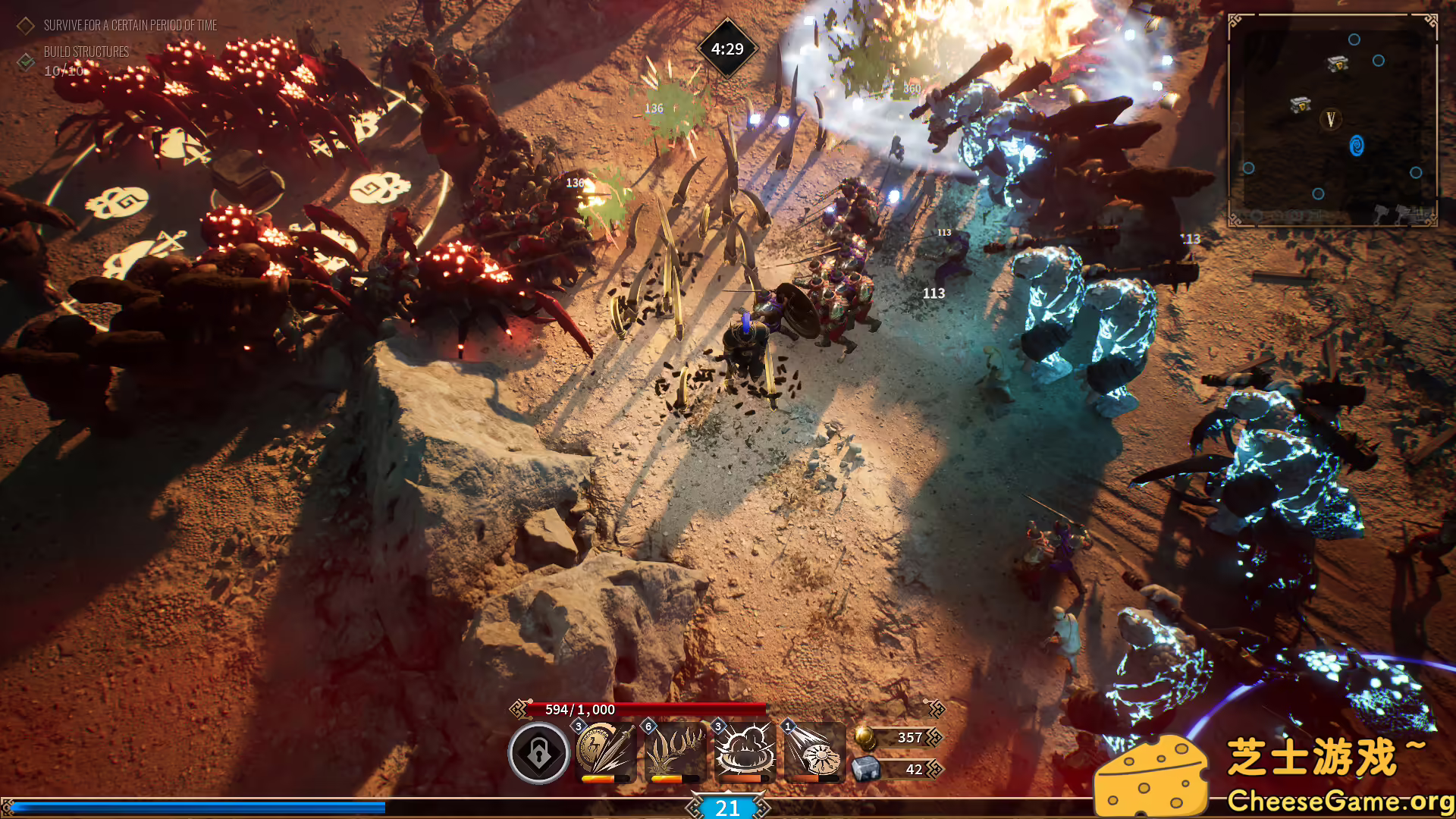Select the blue swirl portal marker on minimap
The height and width of the screenshot is (819, 1456).
pos(1357,146)
